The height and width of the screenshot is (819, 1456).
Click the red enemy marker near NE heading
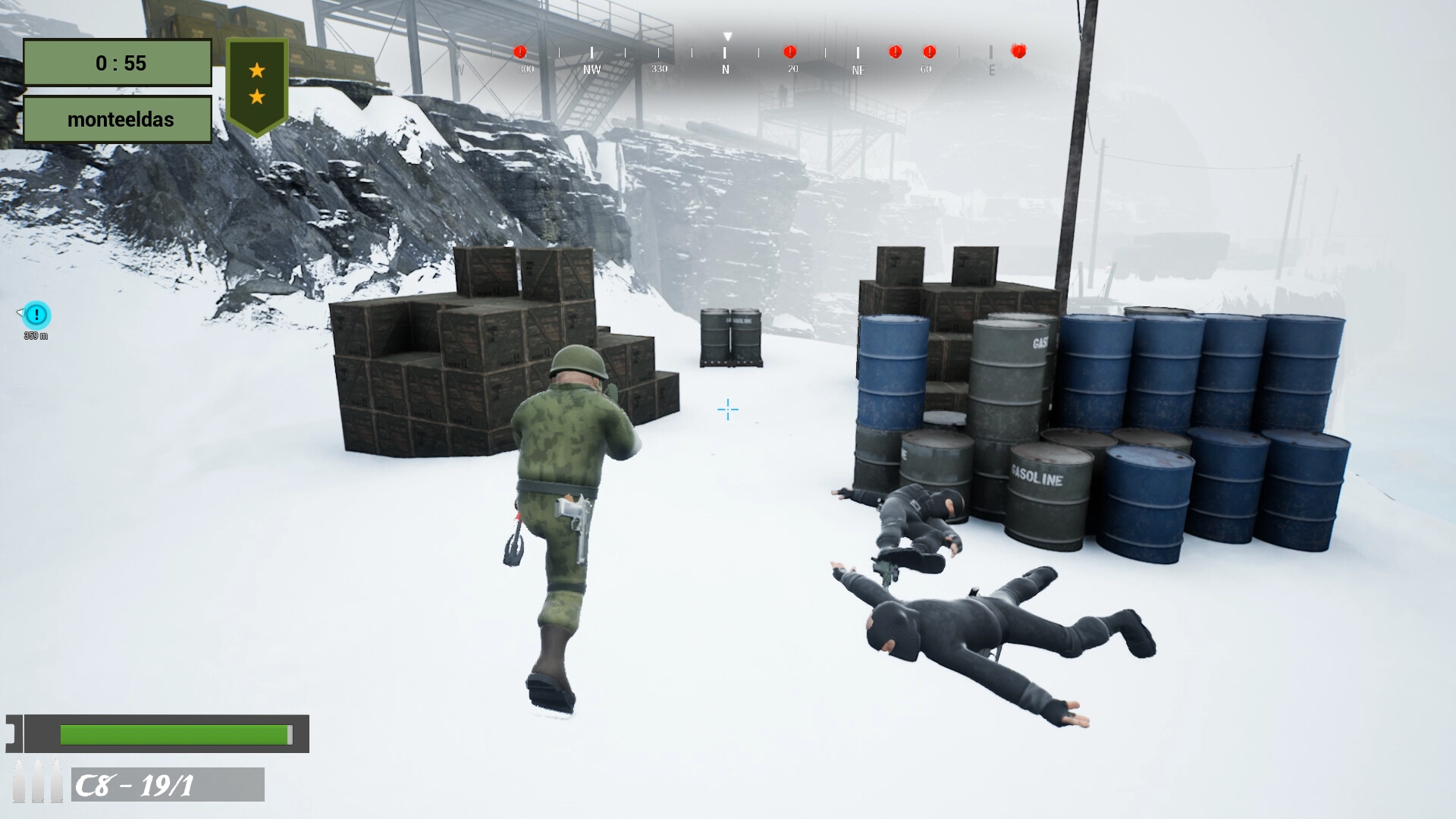pos(894,52)
